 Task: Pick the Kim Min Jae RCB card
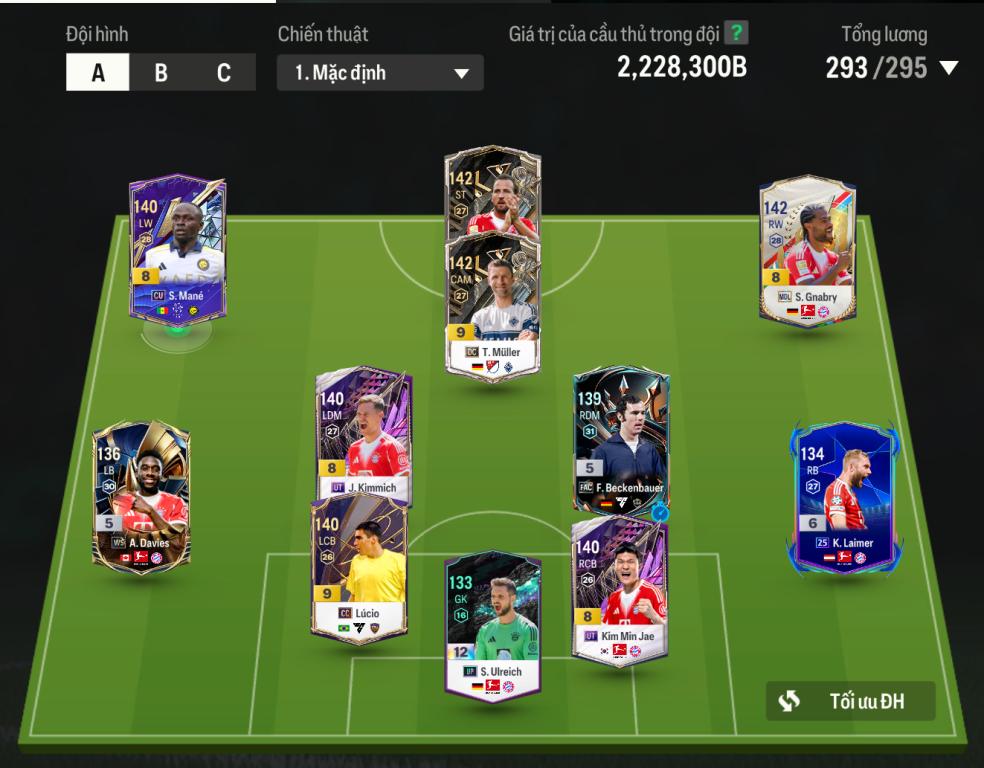(620, 590)
